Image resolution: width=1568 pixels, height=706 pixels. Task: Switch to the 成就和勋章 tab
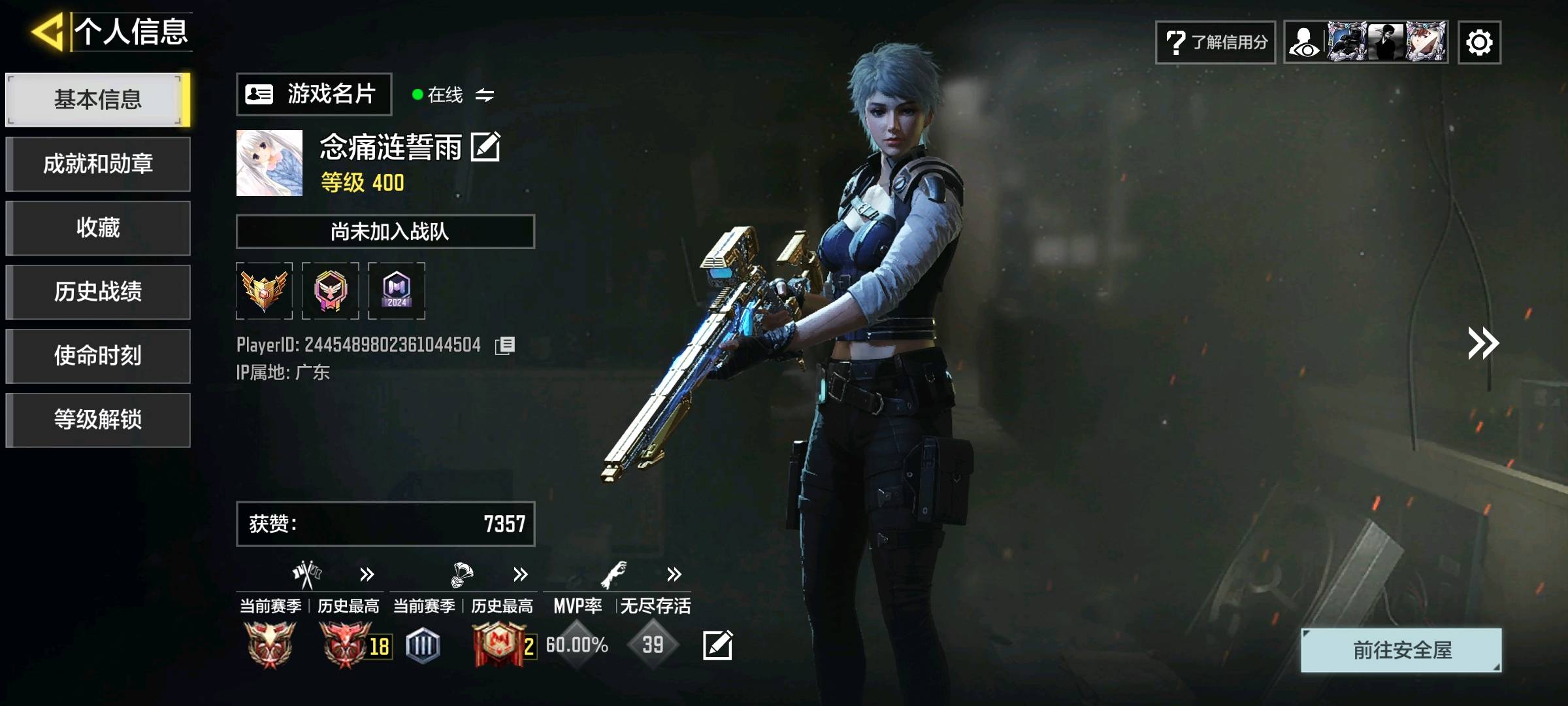coord(98,163)
